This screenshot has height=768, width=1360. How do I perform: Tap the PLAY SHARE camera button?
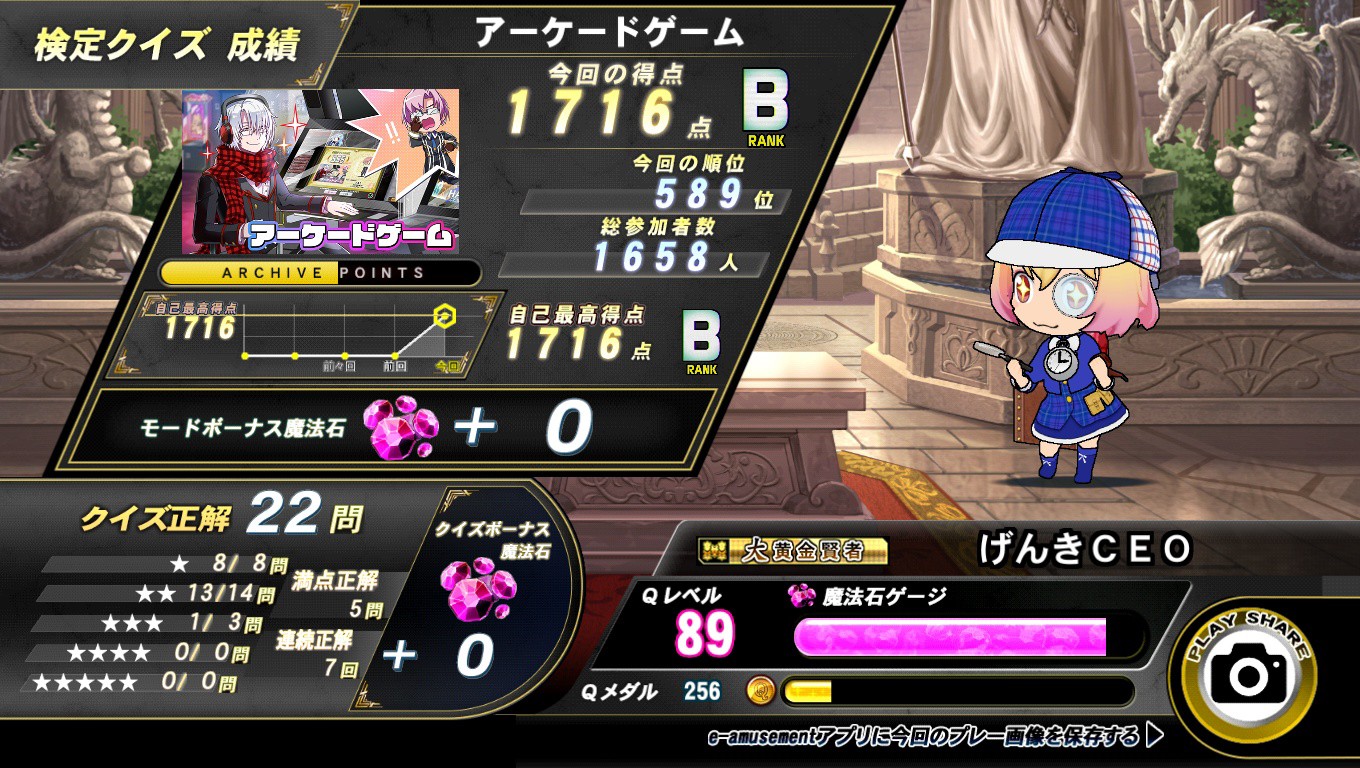pos(1248,673)
